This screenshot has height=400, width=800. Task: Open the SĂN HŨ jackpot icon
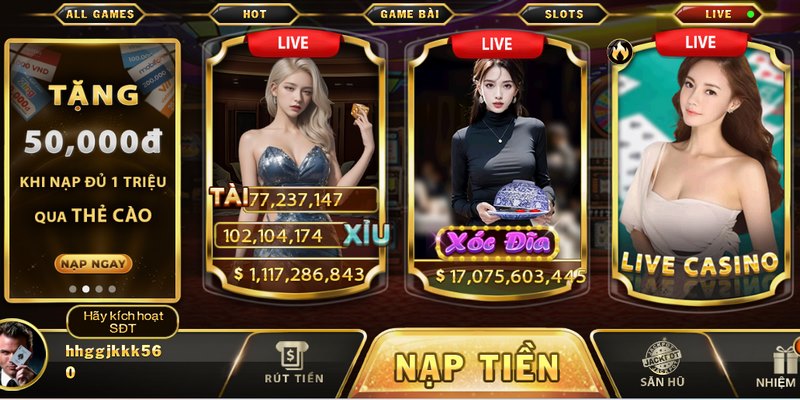click(x=660, y=366)
